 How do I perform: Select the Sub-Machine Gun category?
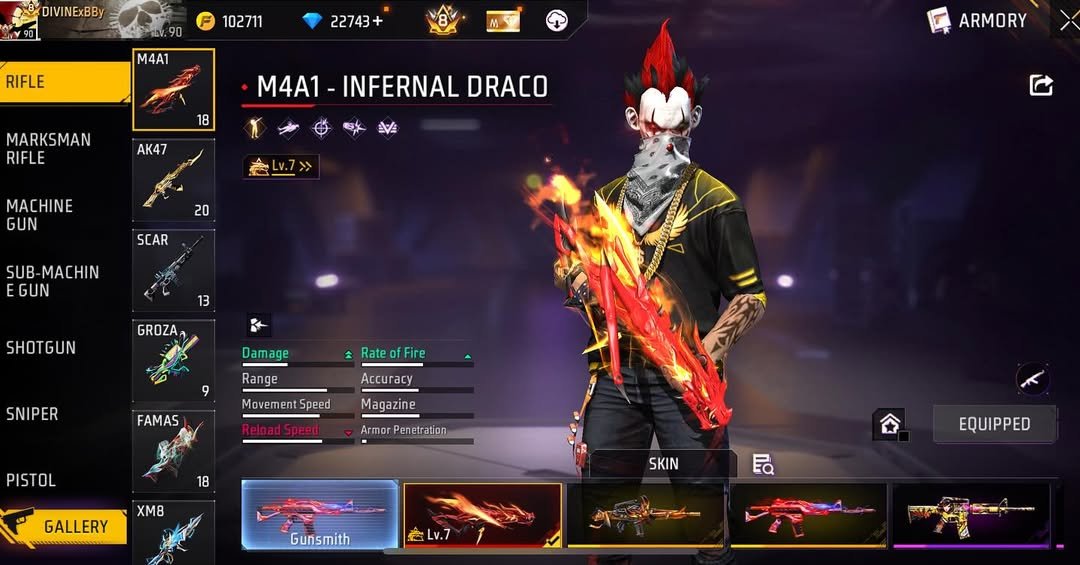pos(52,281)
